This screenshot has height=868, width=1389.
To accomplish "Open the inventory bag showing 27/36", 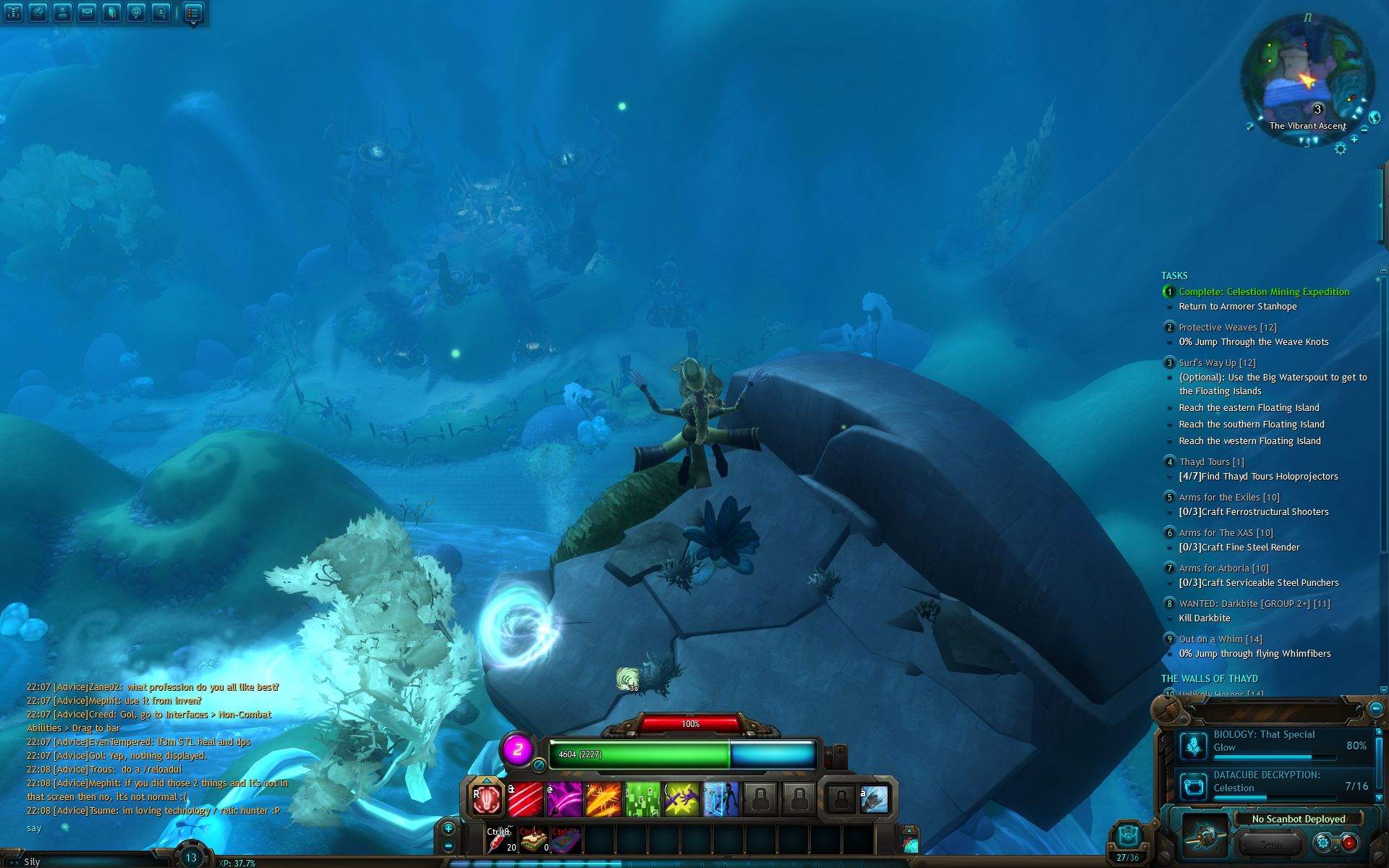I will pos(1127,843).
